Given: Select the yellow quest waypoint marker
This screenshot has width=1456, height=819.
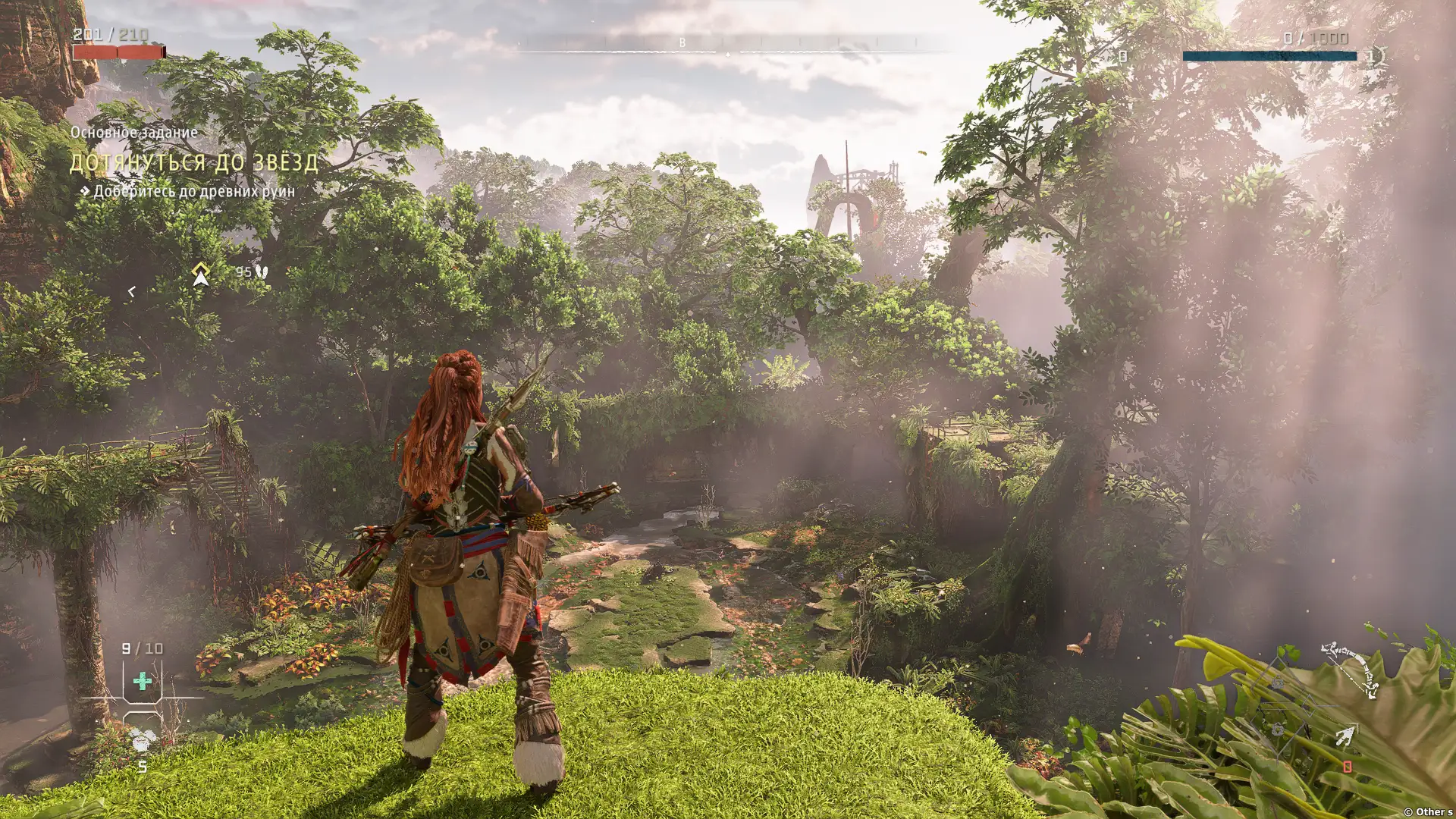Looking at the screenshot, I should click(200, 274).
